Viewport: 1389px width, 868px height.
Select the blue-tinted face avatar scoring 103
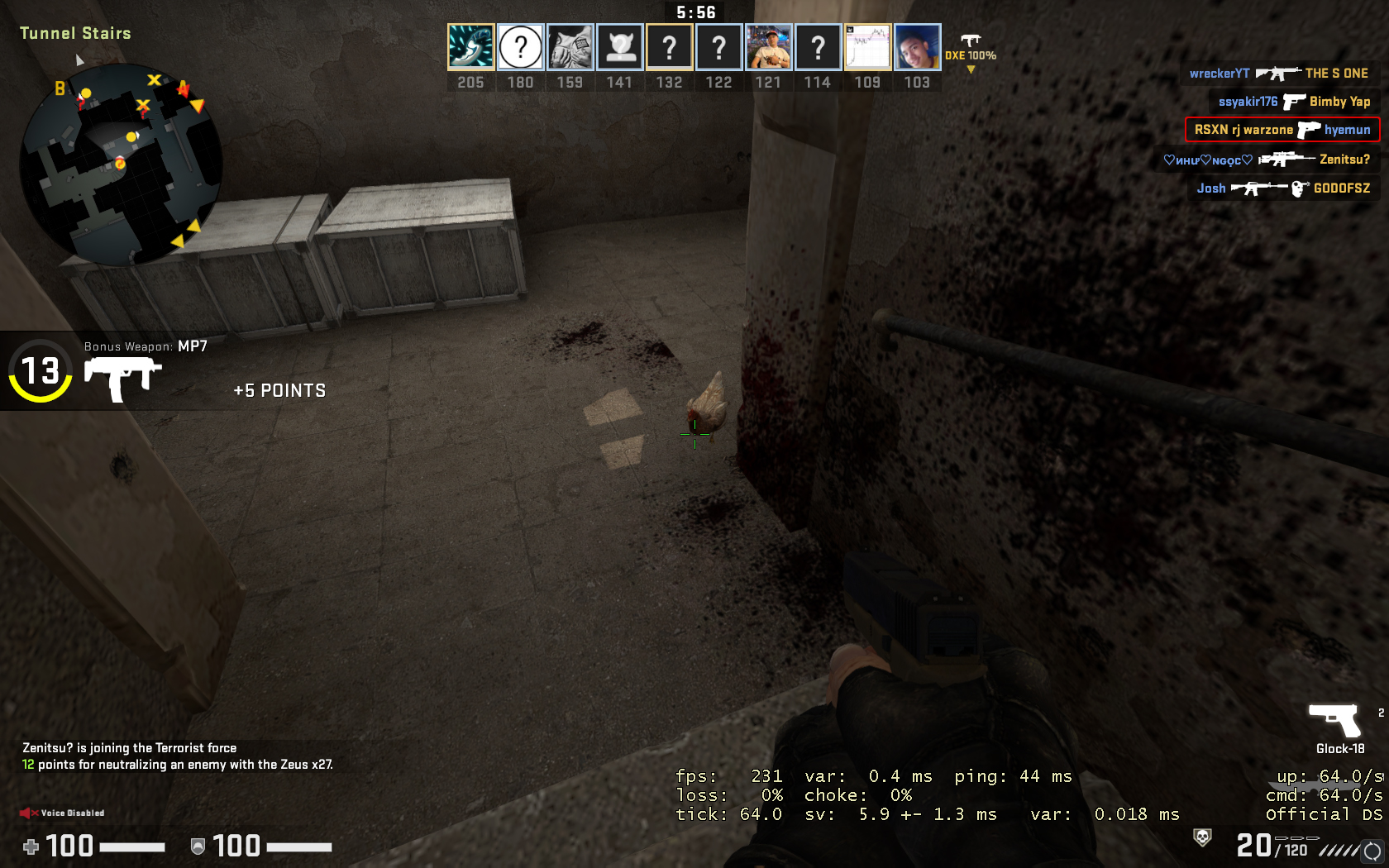(x=917, y=47)
